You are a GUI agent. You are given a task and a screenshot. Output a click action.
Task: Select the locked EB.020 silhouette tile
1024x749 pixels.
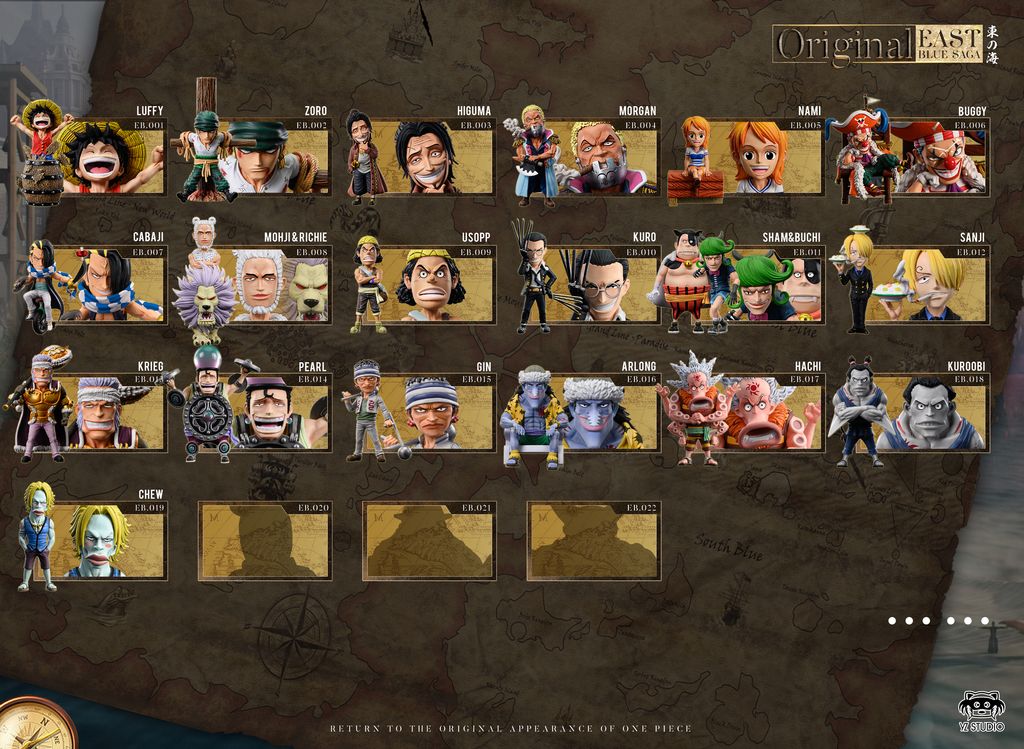coord(264,540)
